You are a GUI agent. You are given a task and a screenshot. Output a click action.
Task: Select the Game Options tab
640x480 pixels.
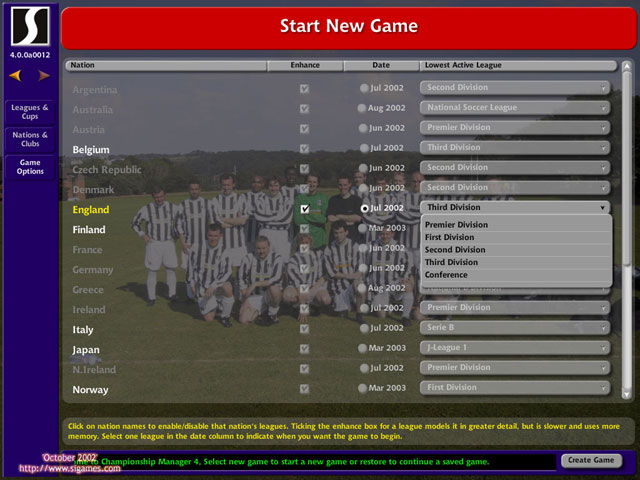coord(30,167)
